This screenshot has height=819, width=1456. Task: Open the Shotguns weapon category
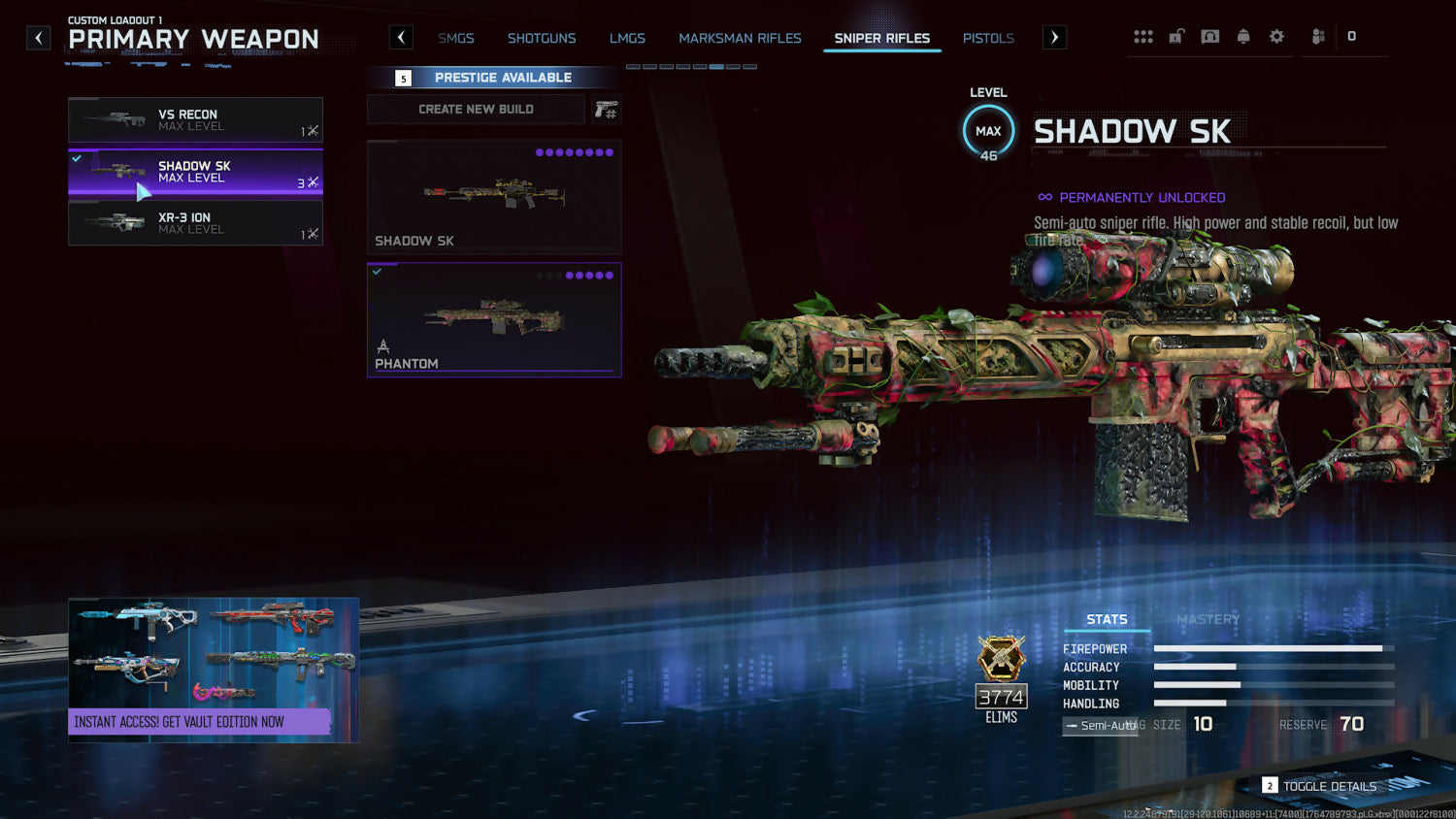[x=541, y=39]
